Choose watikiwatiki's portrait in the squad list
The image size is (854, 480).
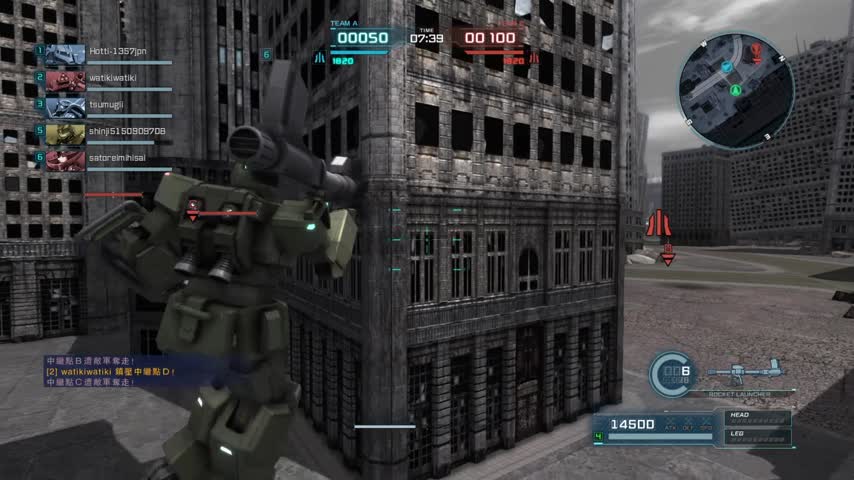coord(65,79)
